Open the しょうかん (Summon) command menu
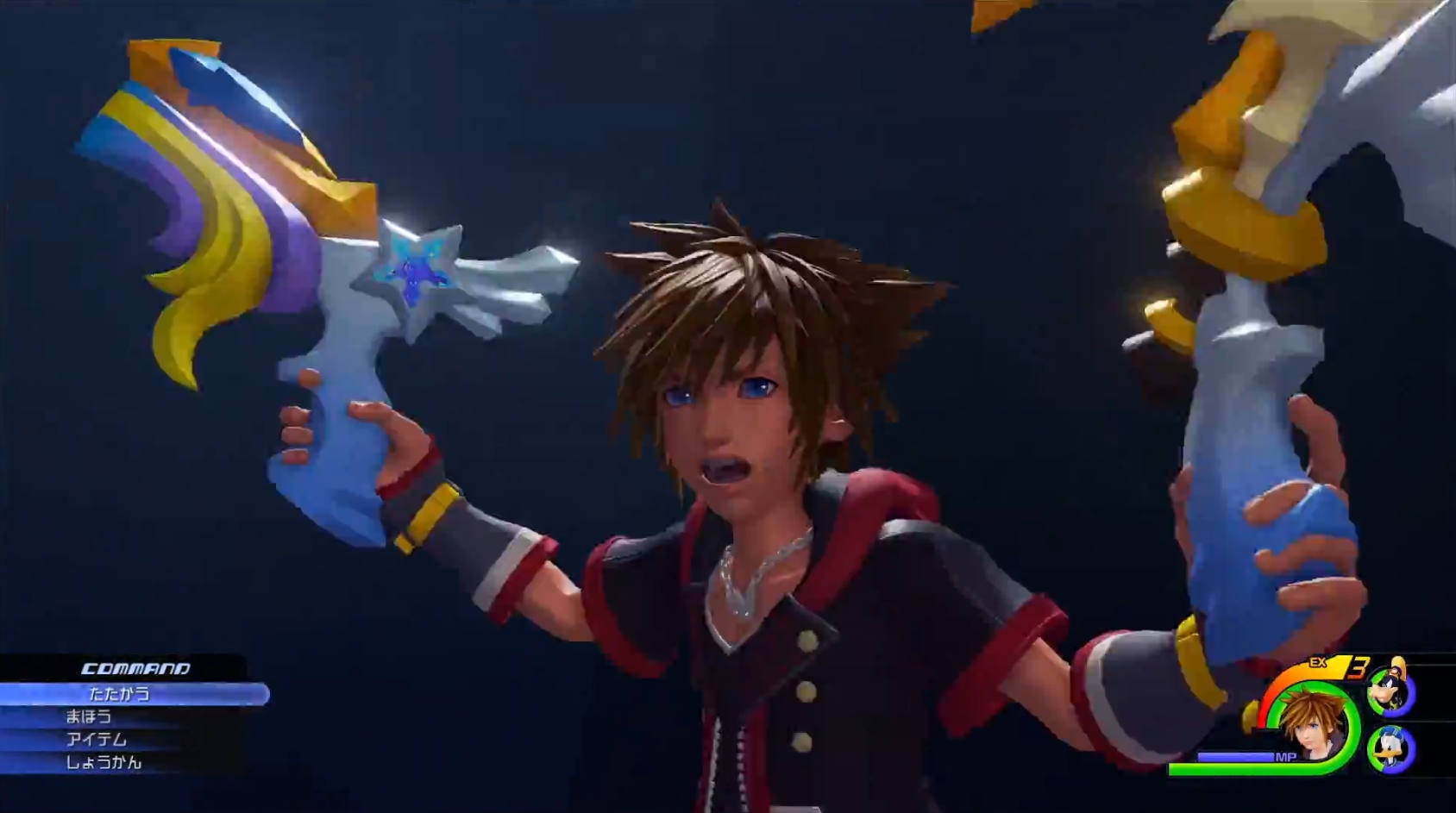The height and width of the screenshot is (813, 1456). [105, 762]
